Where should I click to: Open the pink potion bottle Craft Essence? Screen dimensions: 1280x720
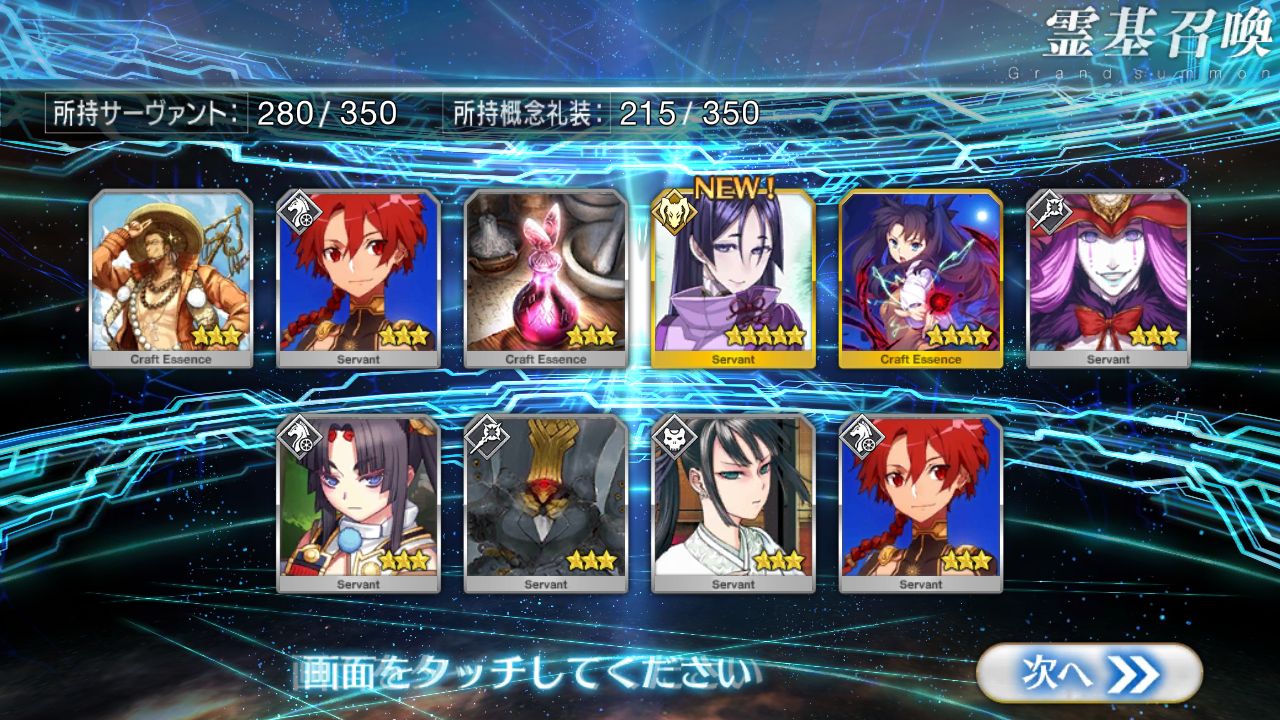pos(546,277)
